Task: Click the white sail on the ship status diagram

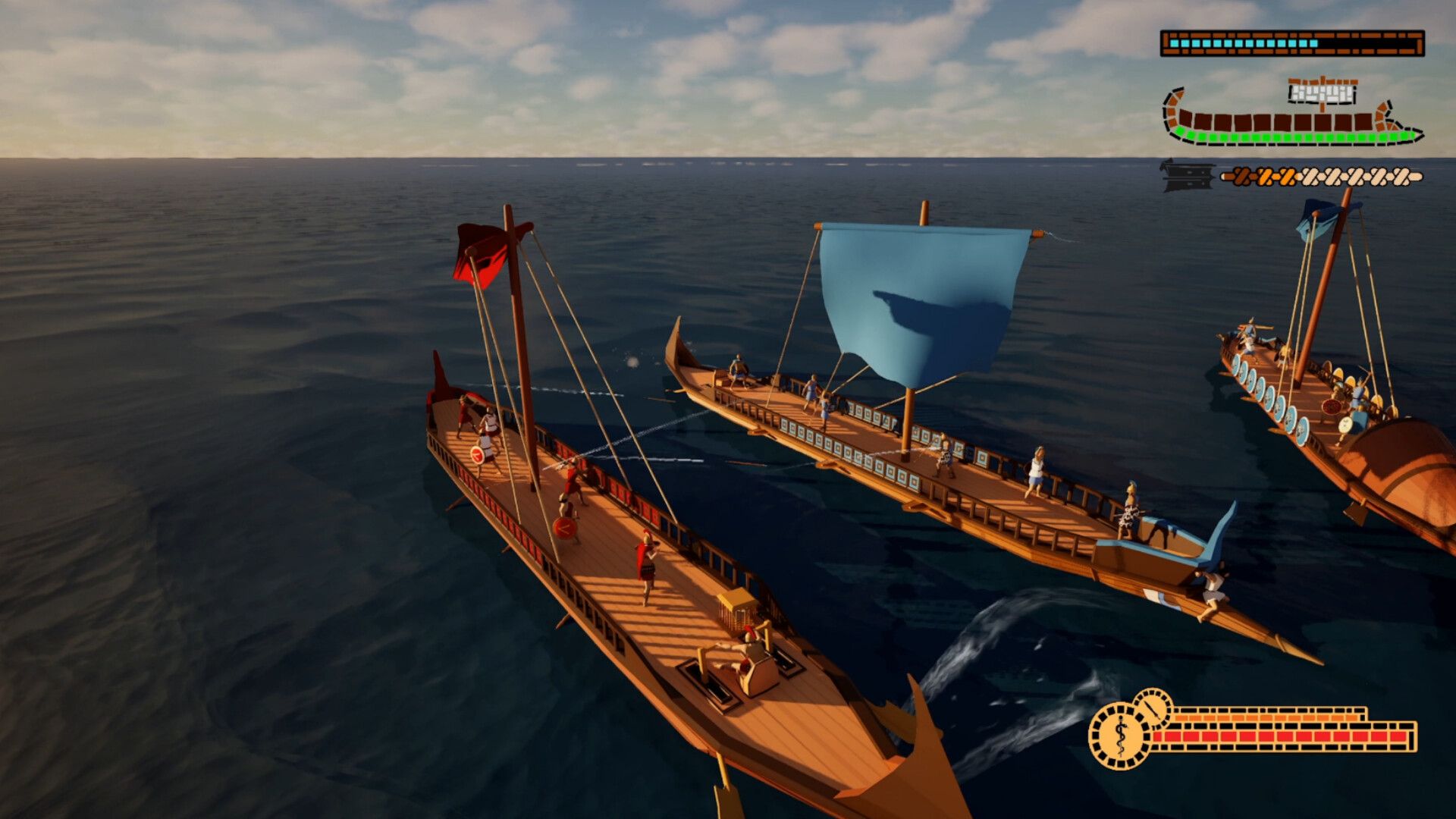Action: [x=1322, y=93]
